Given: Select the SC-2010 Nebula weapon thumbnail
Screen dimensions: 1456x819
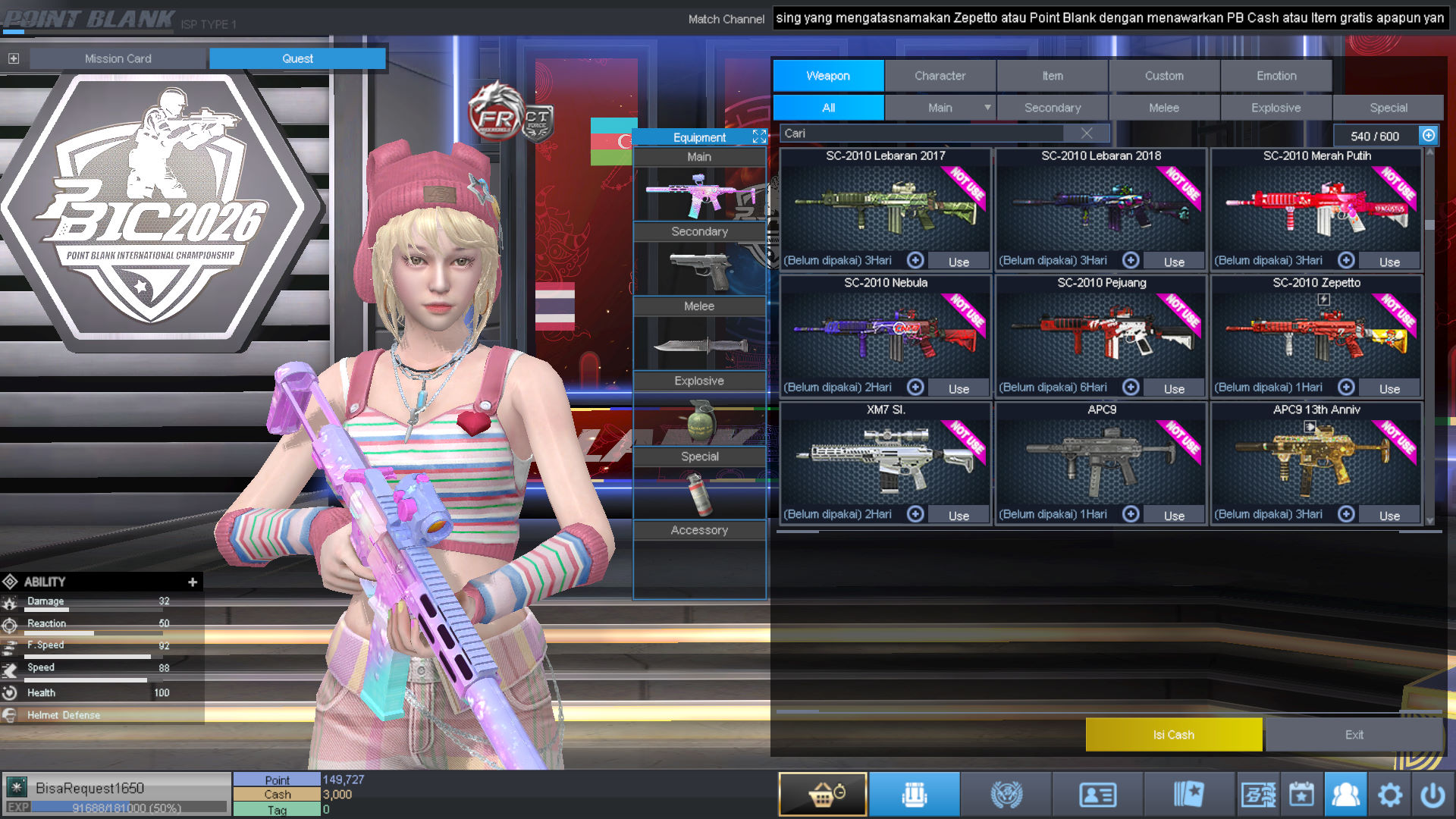Looking at the screenshot, I should [x=885, y=334].
